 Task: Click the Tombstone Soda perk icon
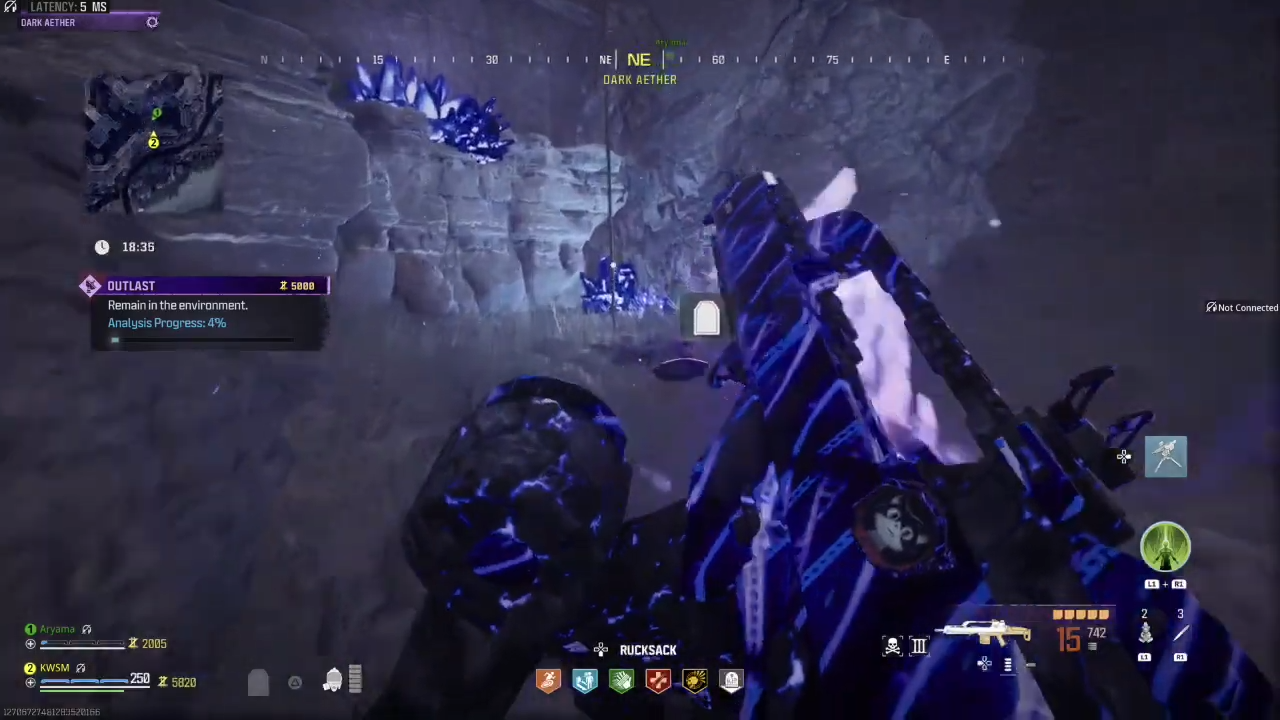pyautogui.click(x=730, y=681)
